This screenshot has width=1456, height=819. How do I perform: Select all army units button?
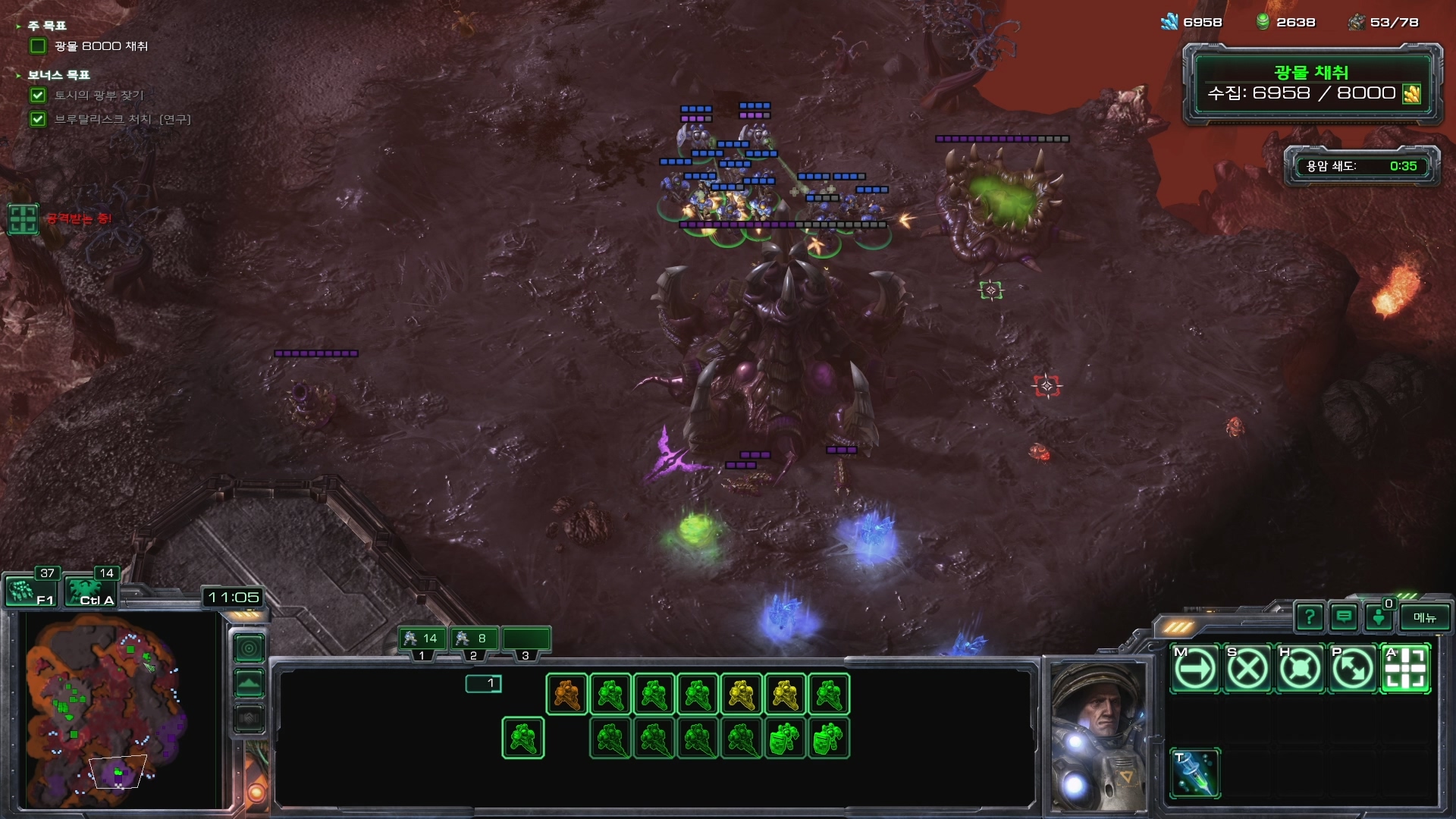[90, 591]
